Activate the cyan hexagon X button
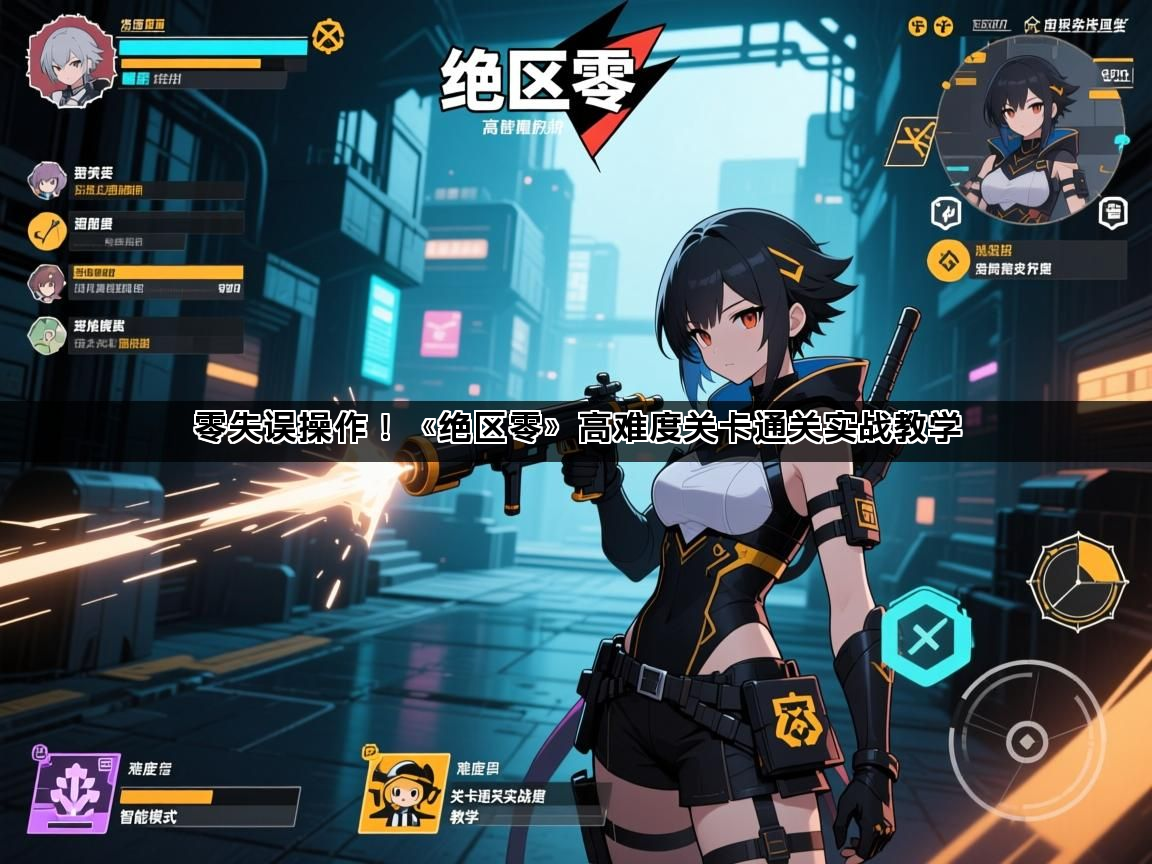The height and width of the screenshot is (864, 1152). pos(926,636)
